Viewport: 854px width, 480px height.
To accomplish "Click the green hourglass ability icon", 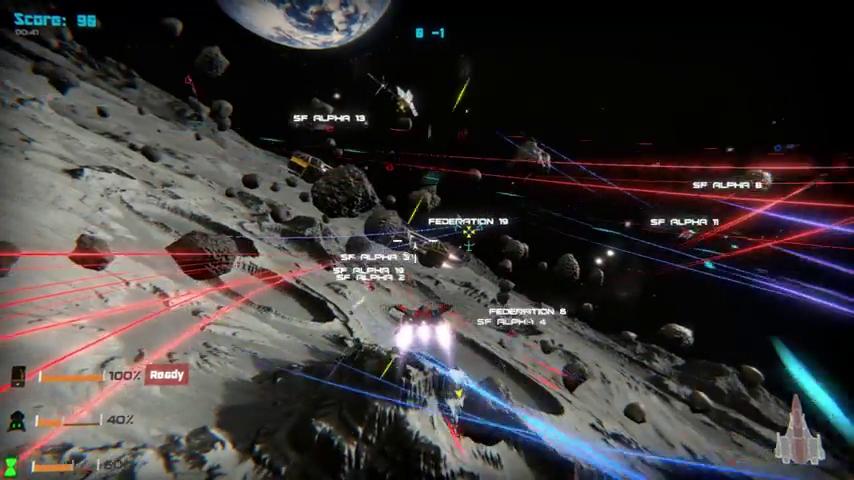I will tap(11, 466).
